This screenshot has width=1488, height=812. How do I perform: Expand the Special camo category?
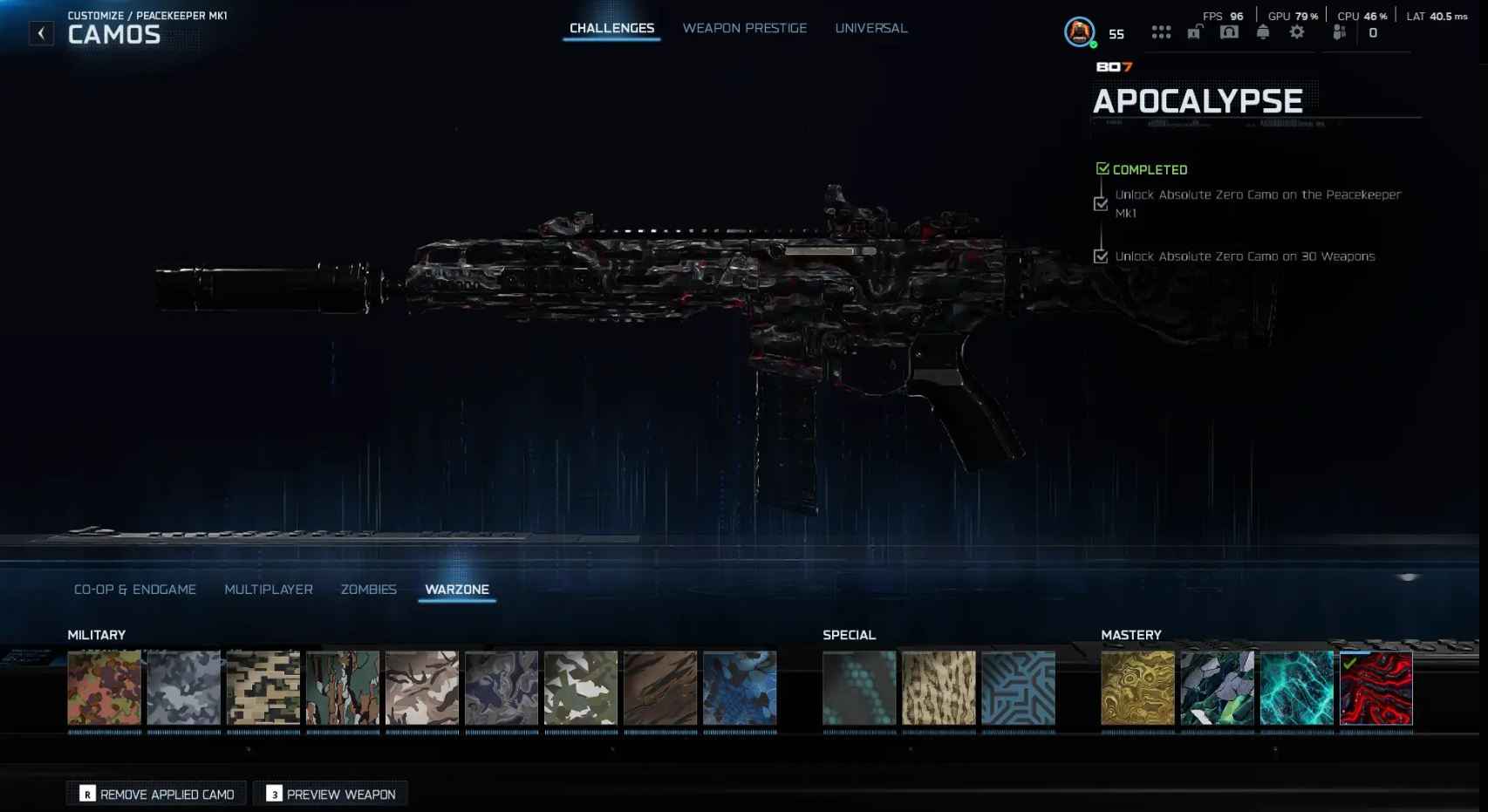pos(849,635)
